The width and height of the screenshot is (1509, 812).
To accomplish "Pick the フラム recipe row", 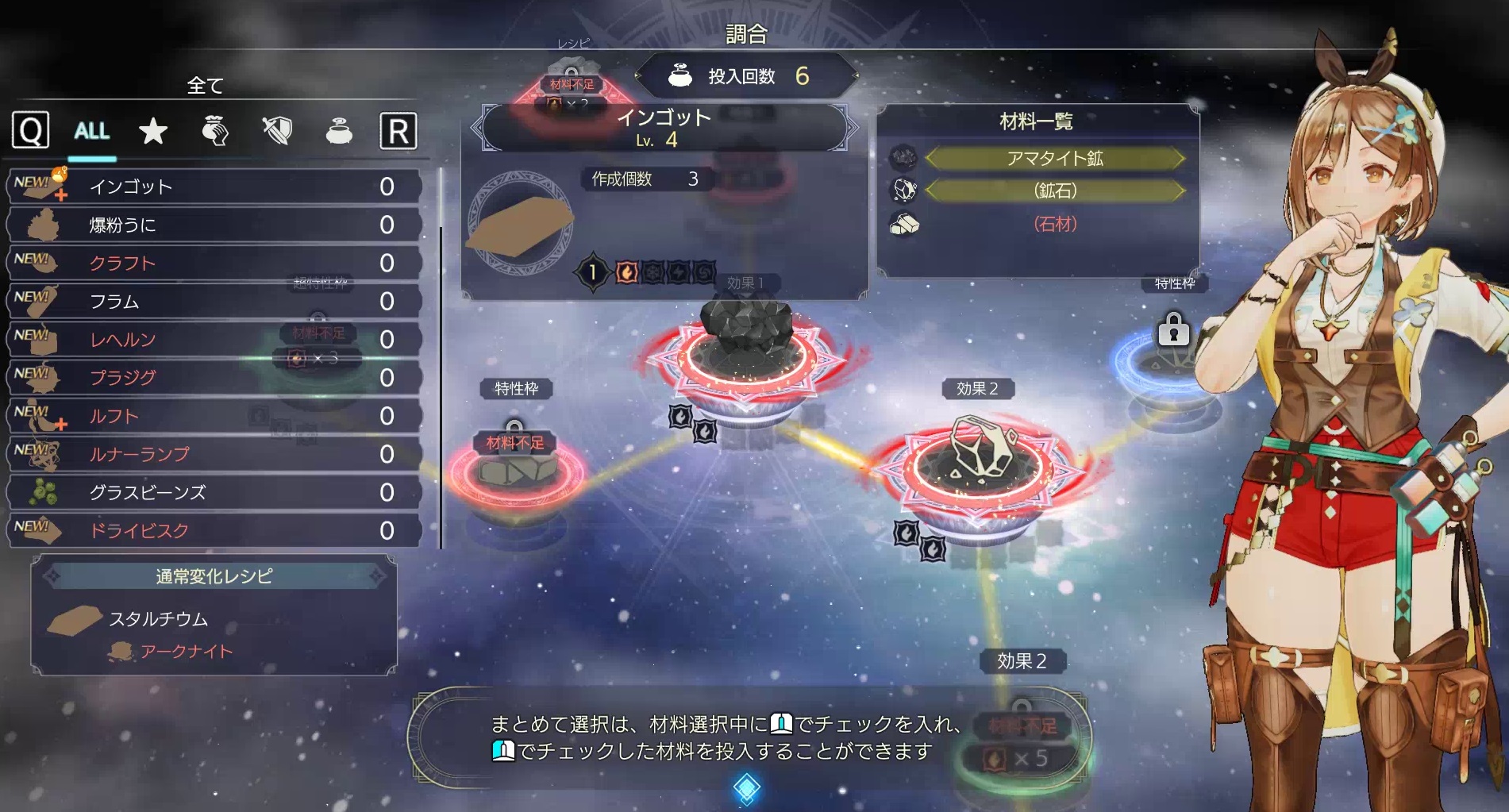I will (213, 302).
